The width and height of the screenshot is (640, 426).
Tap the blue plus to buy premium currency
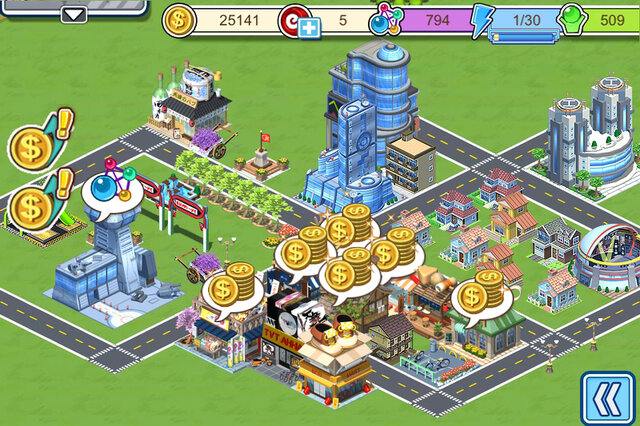308,29
